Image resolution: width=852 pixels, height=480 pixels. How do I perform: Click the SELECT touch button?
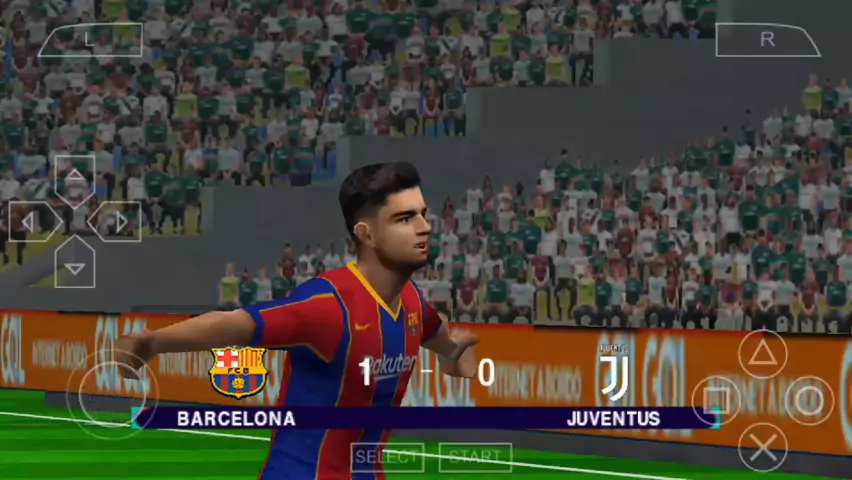(x=387, y=457)
